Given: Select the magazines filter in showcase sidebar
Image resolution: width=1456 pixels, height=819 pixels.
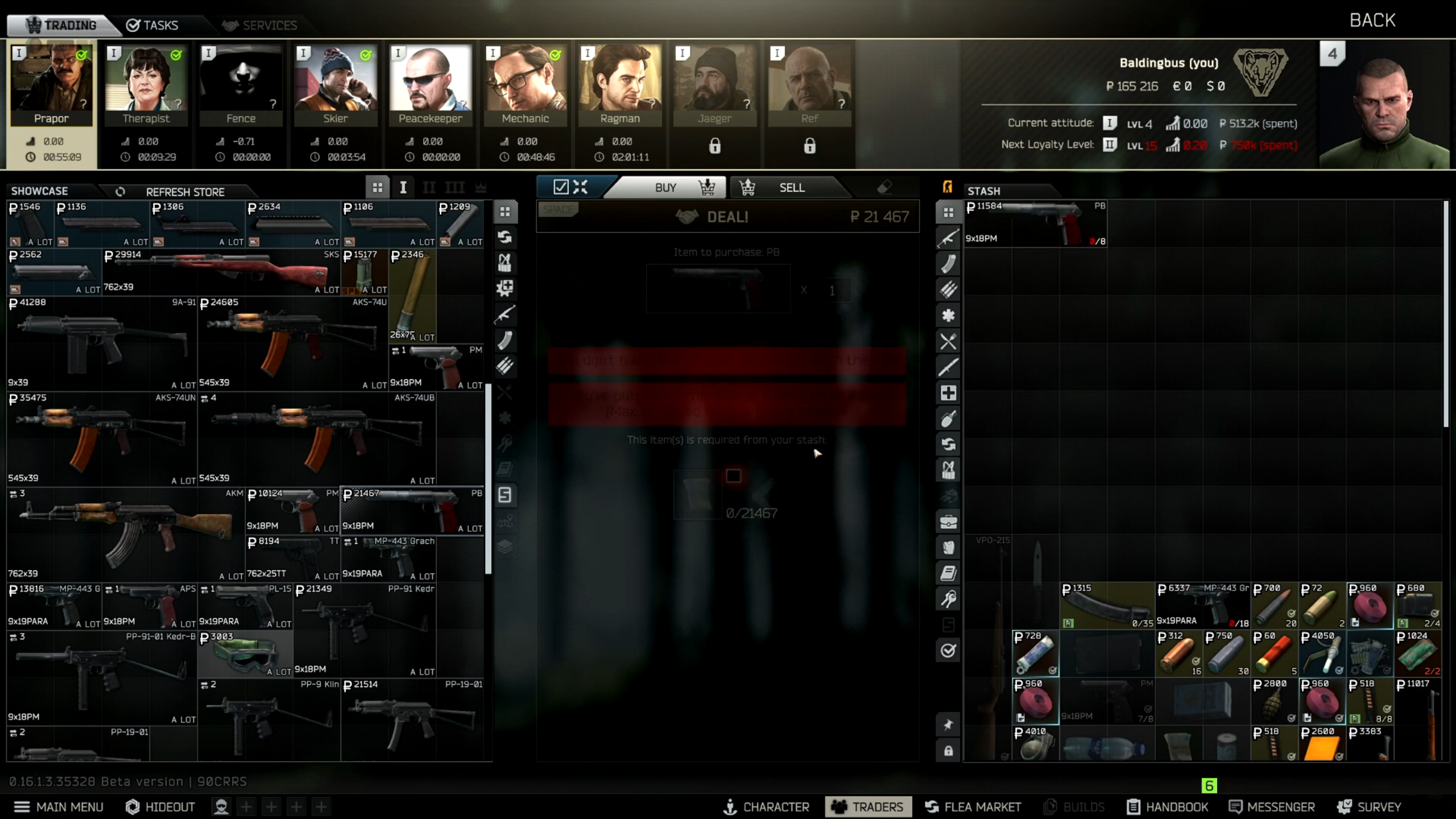Looking at the screenshot, I should (506, 340).
